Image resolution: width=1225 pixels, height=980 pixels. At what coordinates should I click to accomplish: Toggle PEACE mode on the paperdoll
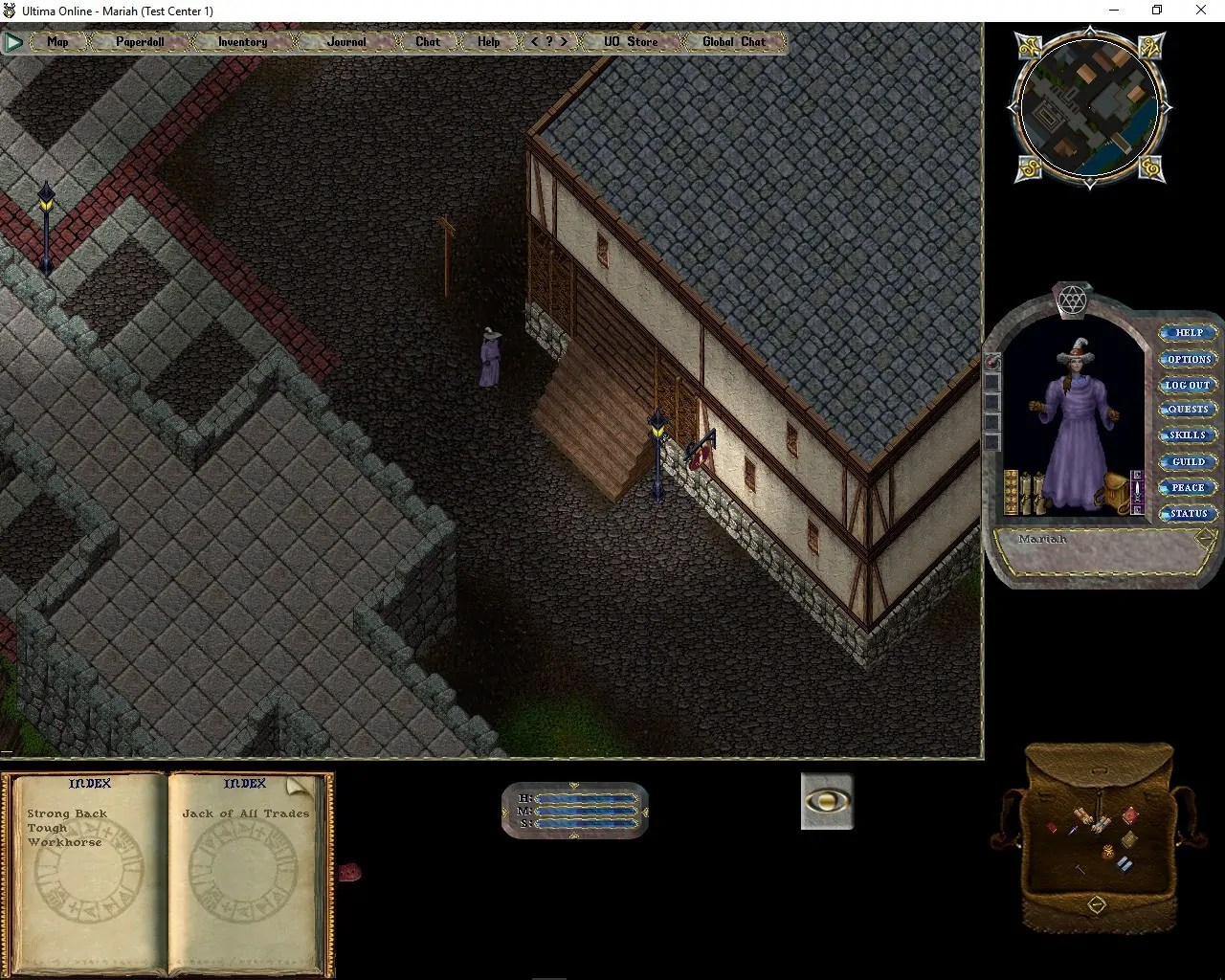click(1187, 487)
